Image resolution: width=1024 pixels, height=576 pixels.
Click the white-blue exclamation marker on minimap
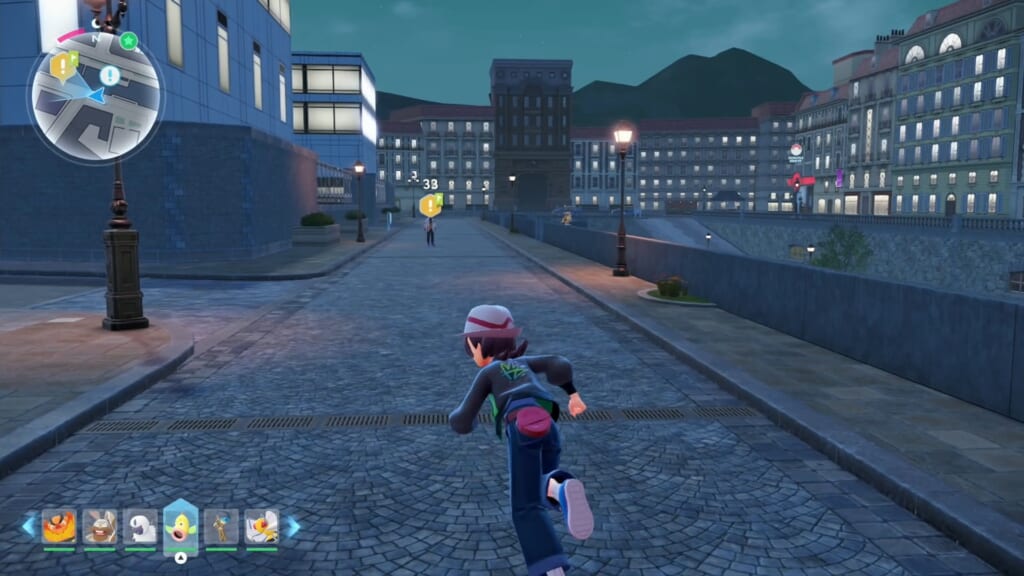(109, 75)
